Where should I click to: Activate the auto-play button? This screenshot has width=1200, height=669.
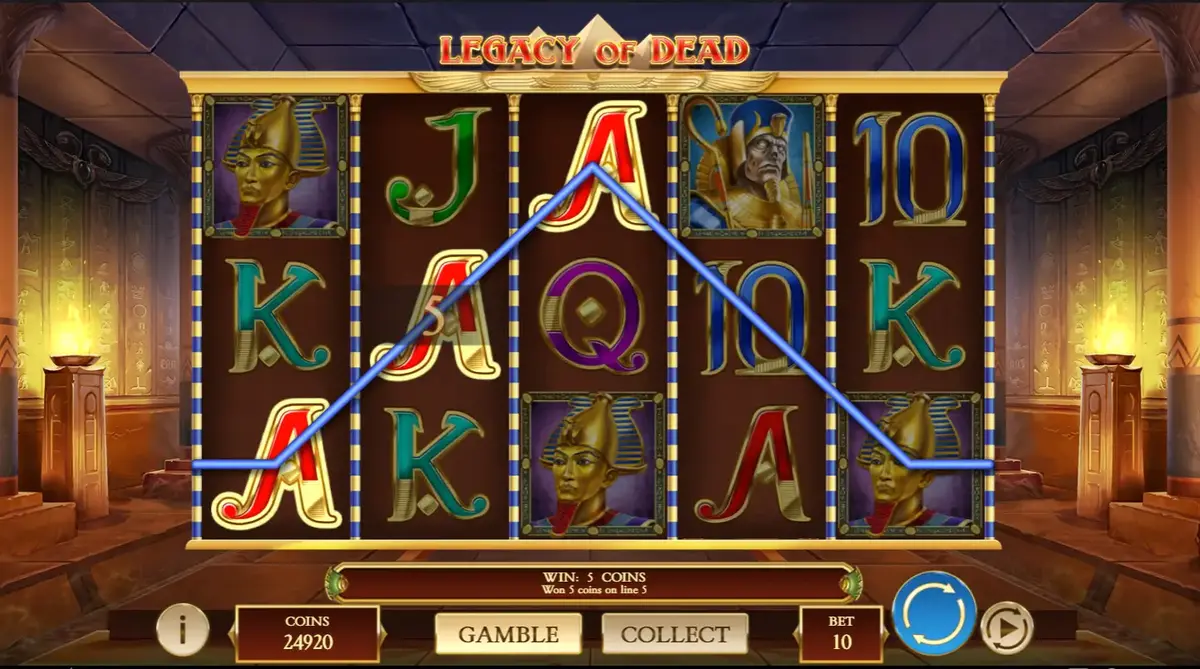pos(1006,628)
